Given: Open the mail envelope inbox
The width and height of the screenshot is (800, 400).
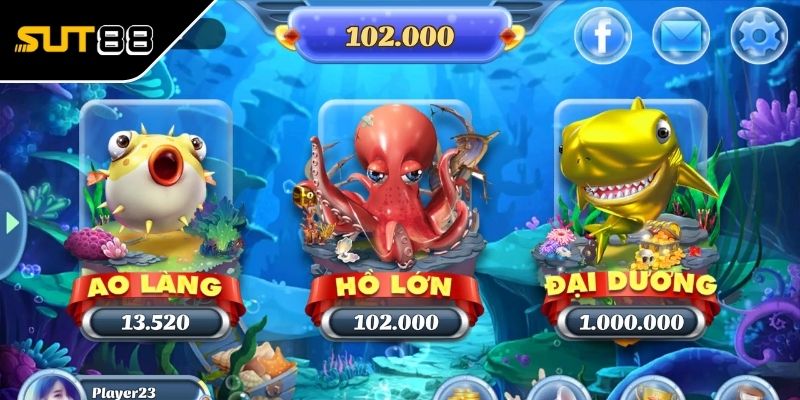Looking at the screenshot, I should point(681,37).
